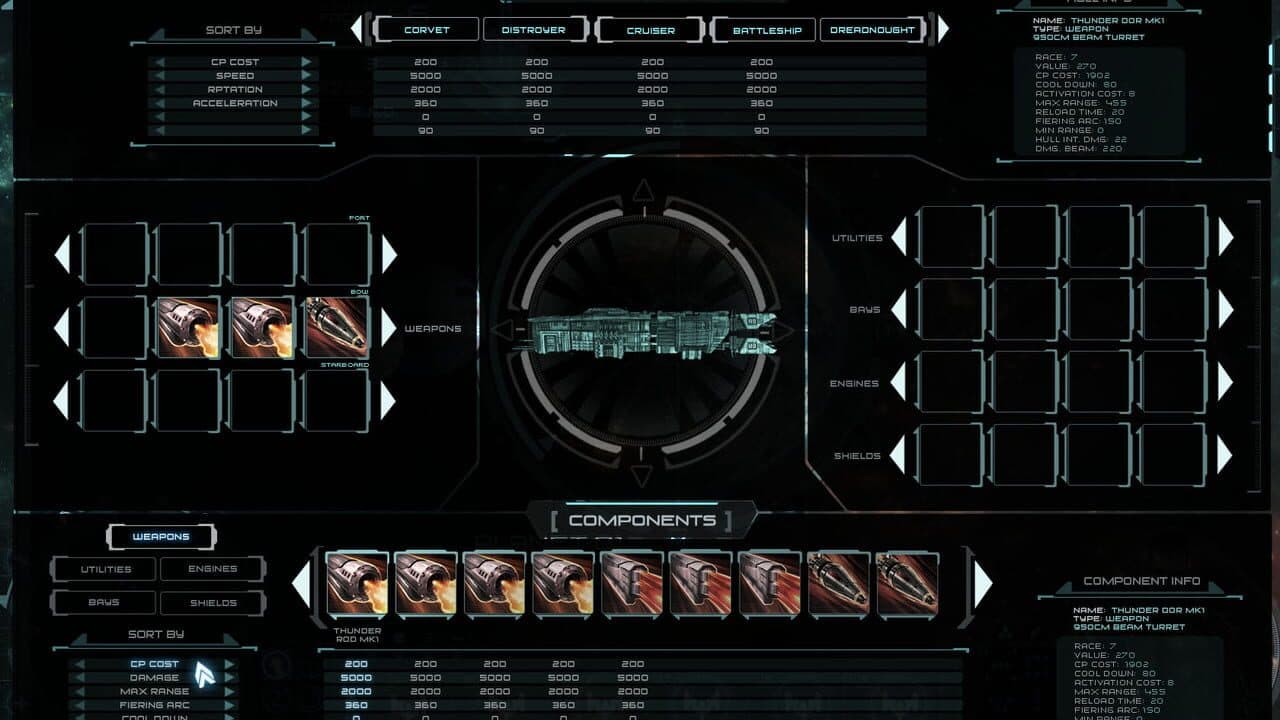This screenshot has width=1280, height=720.
Task: Select the last drill-tip weapon component
Action: 907,584
